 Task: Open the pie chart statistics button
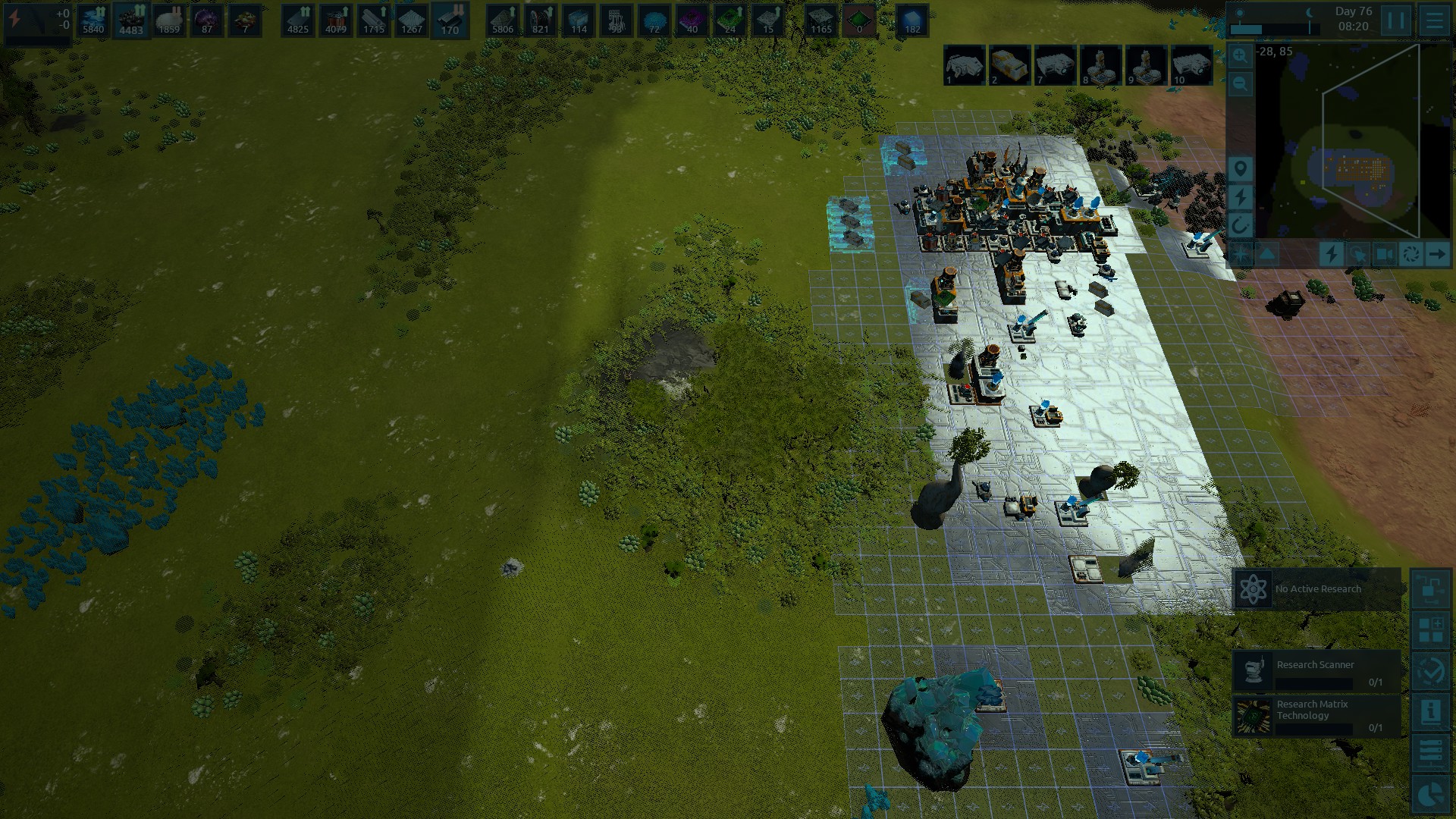[1431, 794]
